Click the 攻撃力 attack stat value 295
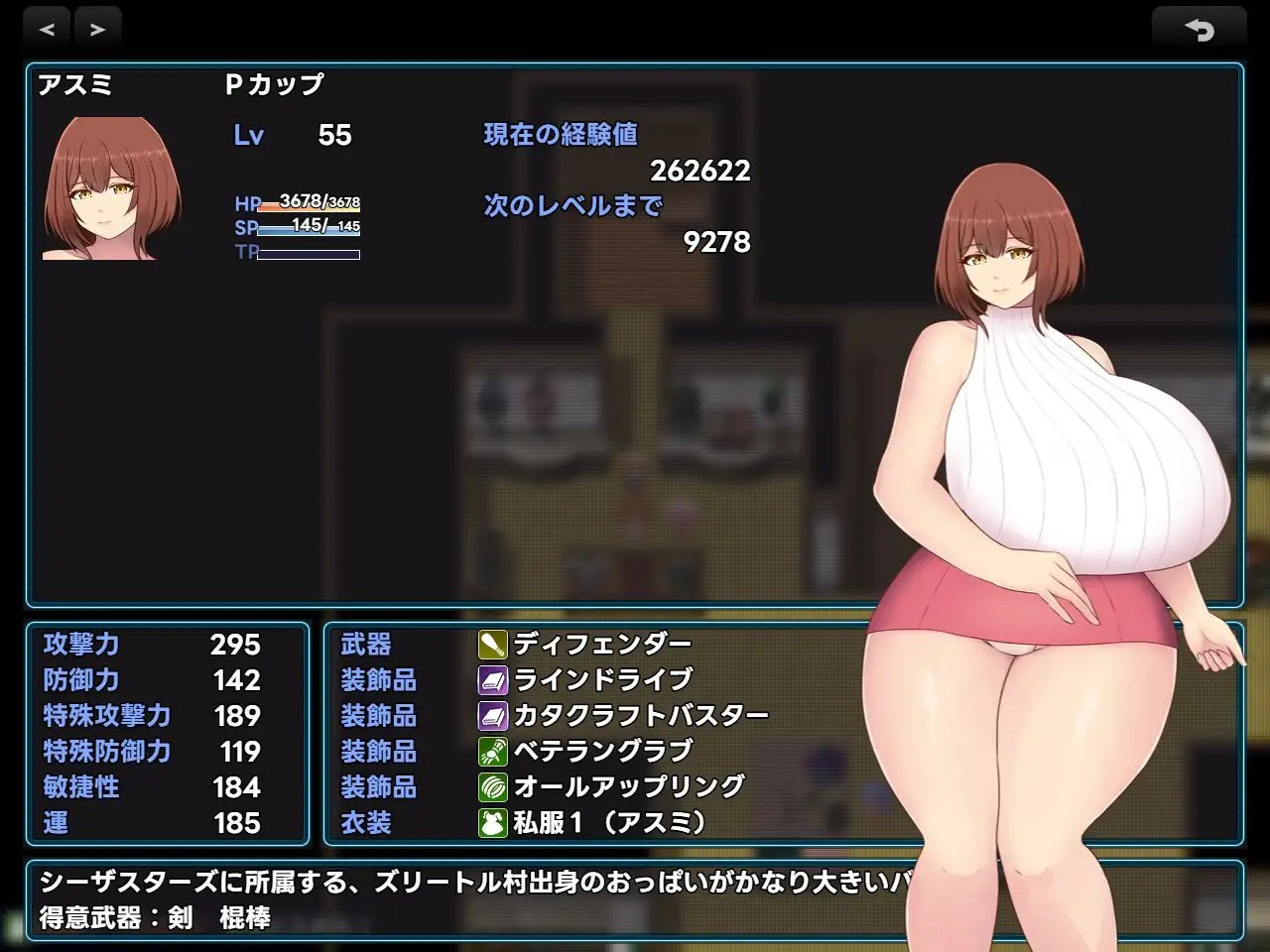Image resolution: width=1270 pixels, height=952 pixels. coord(235,645)
